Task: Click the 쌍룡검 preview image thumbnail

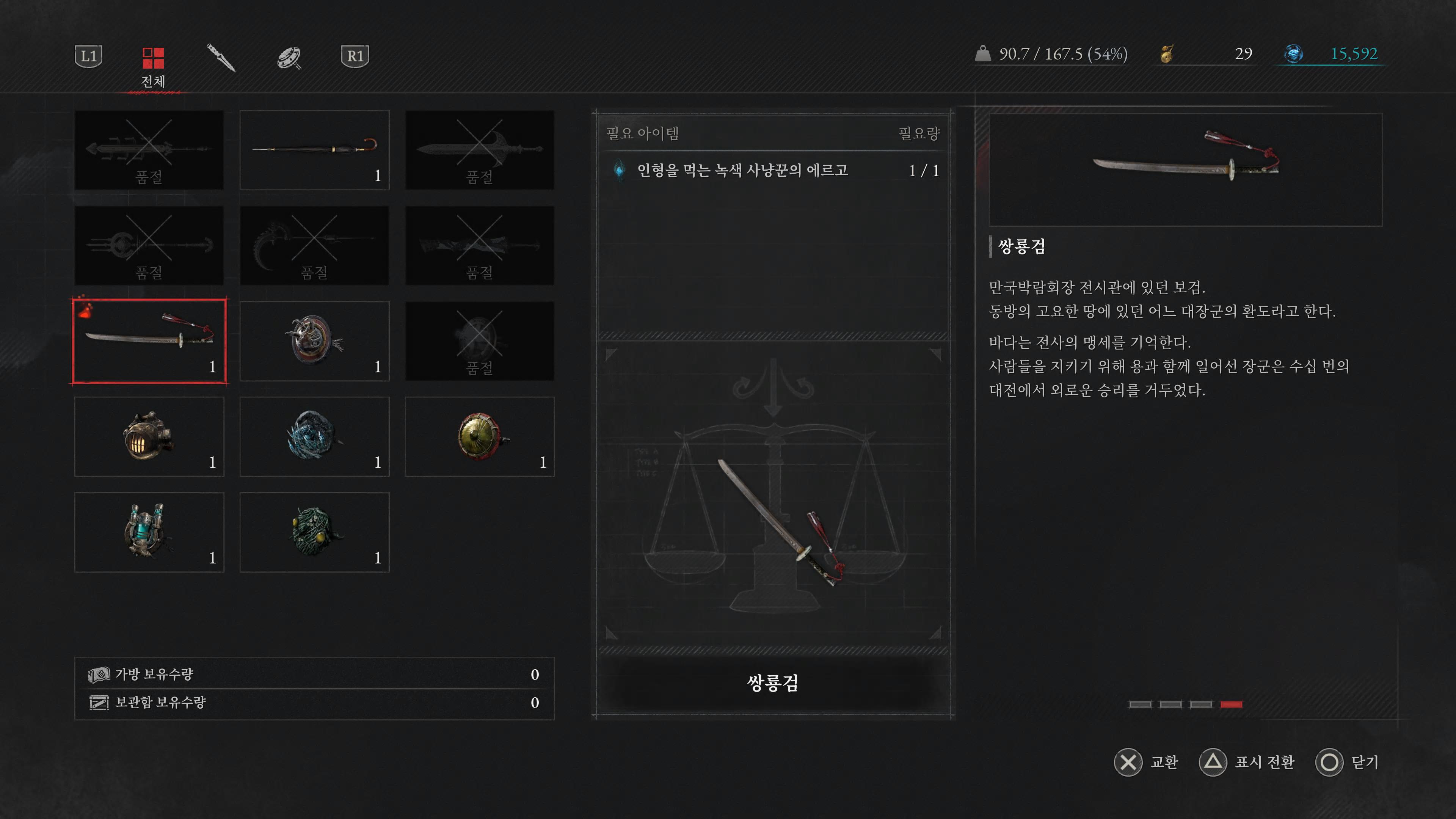Action: point(1185,169)
